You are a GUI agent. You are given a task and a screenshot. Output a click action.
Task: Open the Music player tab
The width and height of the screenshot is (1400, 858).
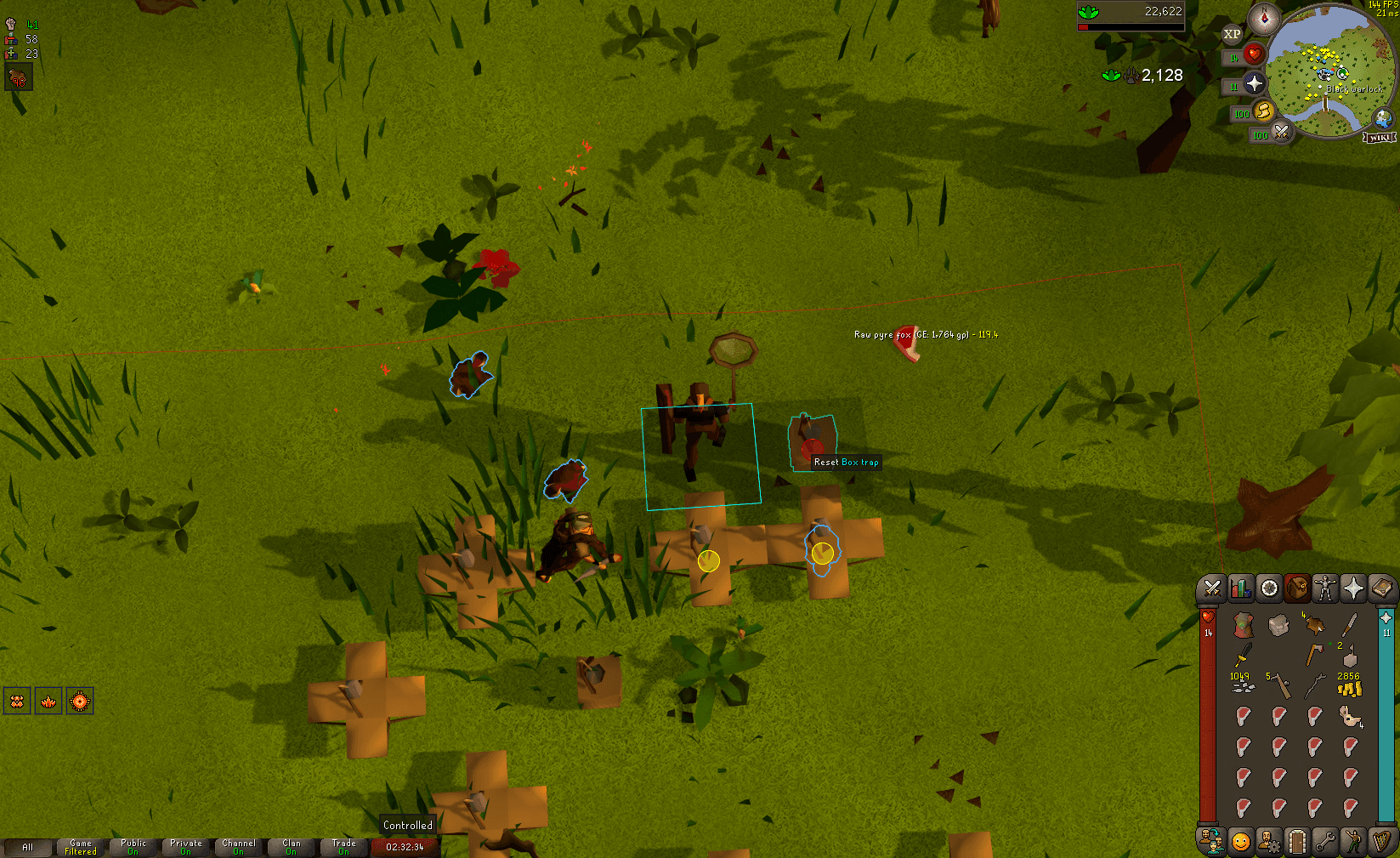coord(1383,840)
